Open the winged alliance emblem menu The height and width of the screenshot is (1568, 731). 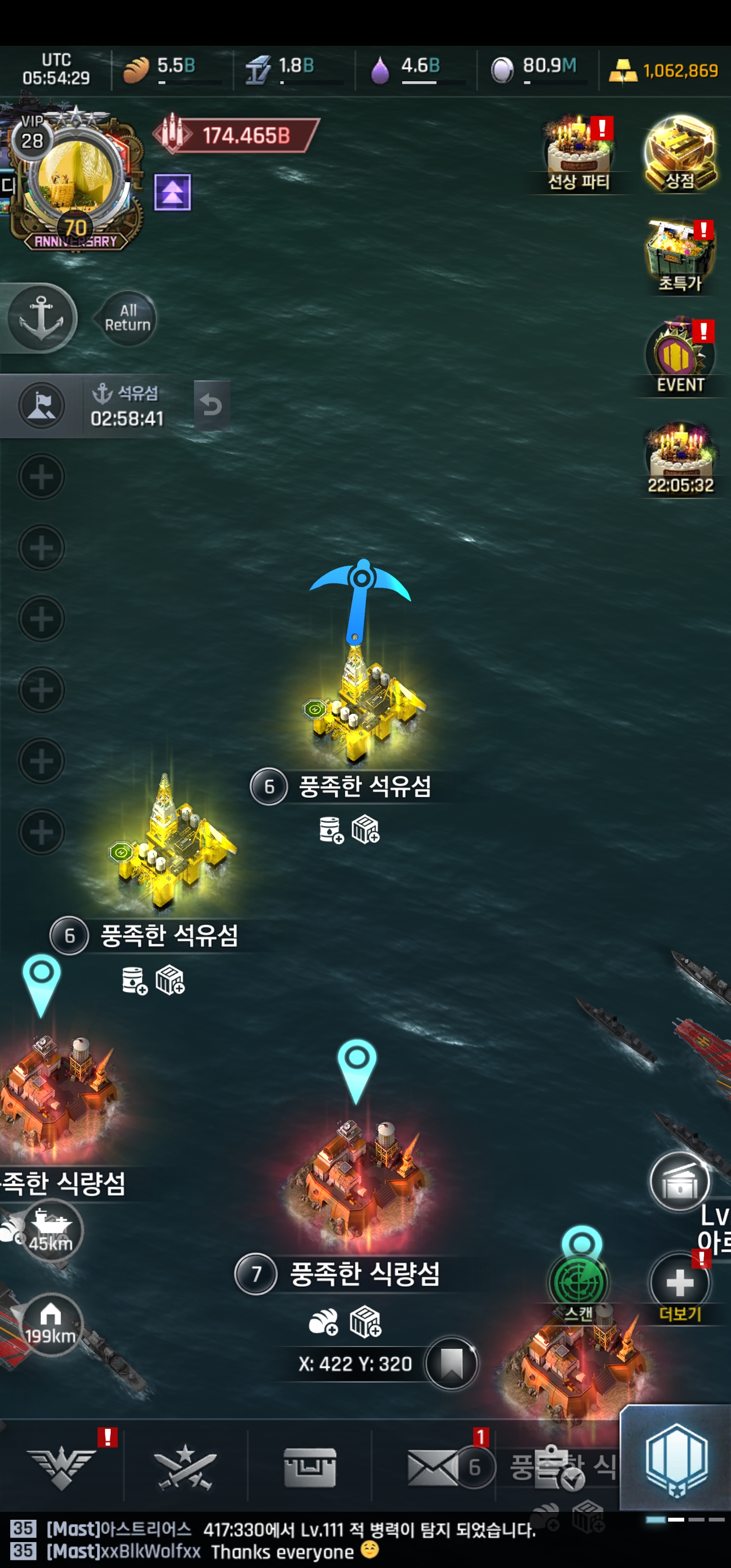point(61,1467)
